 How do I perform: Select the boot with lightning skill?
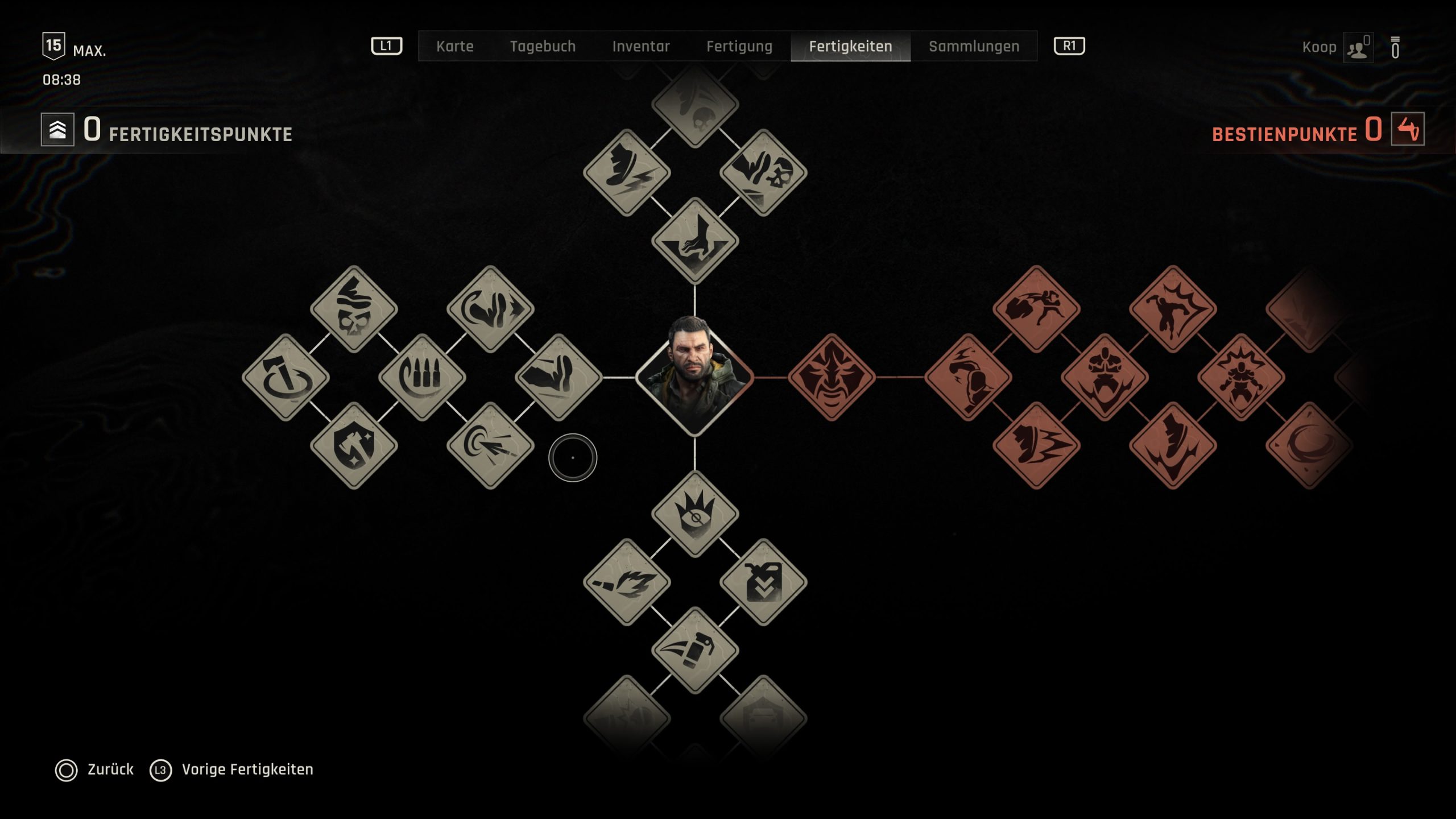coord(627,172)
